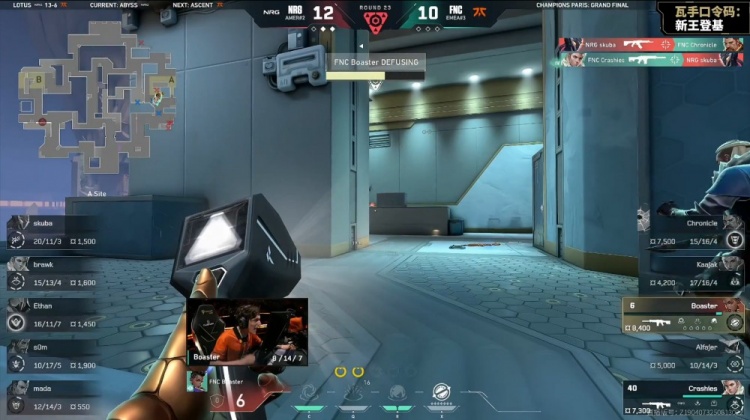
Task: Click the spike icon between team scores
Action: point(375,21)
